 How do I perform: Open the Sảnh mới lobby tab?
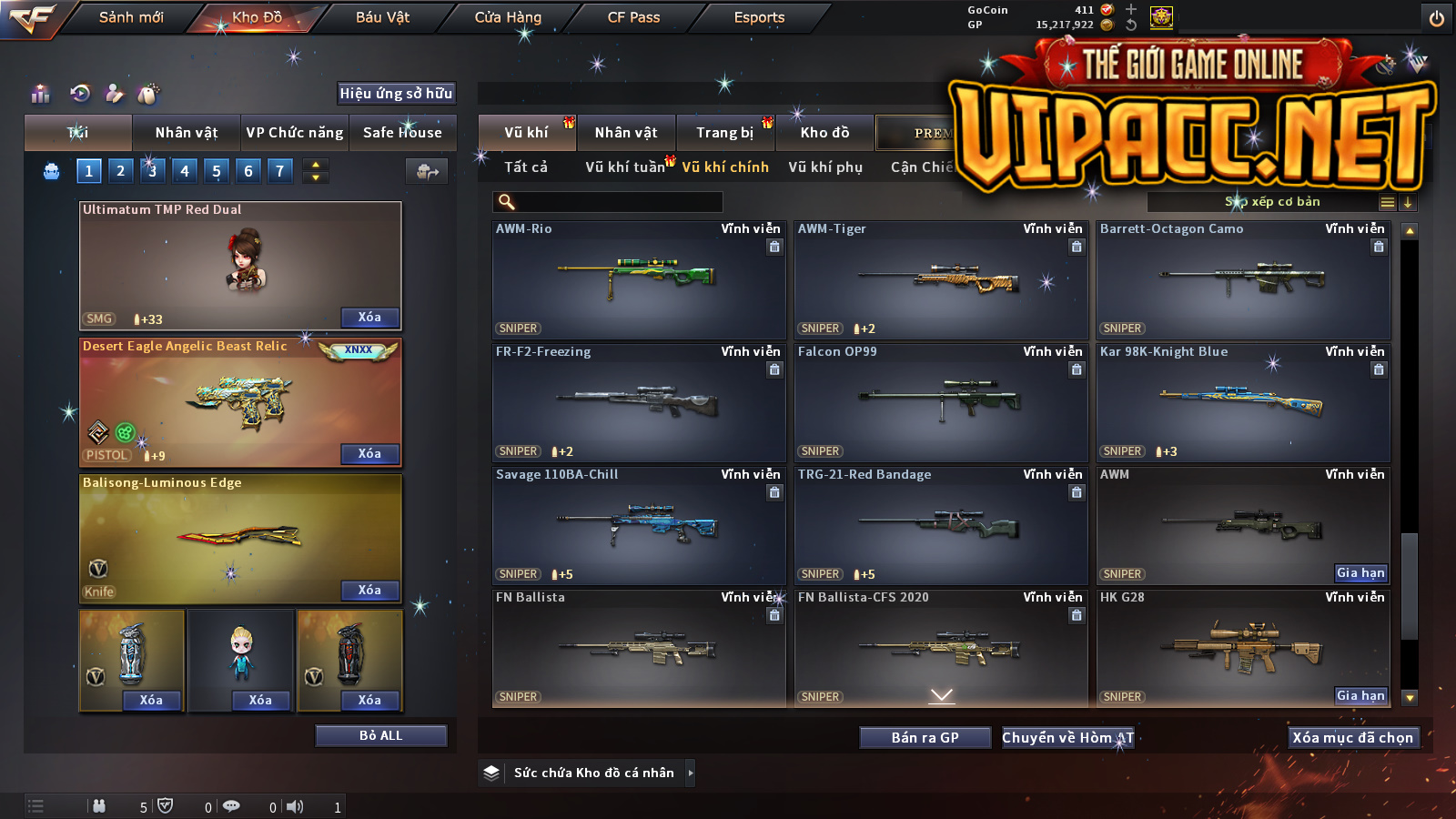tap(131, 17)
